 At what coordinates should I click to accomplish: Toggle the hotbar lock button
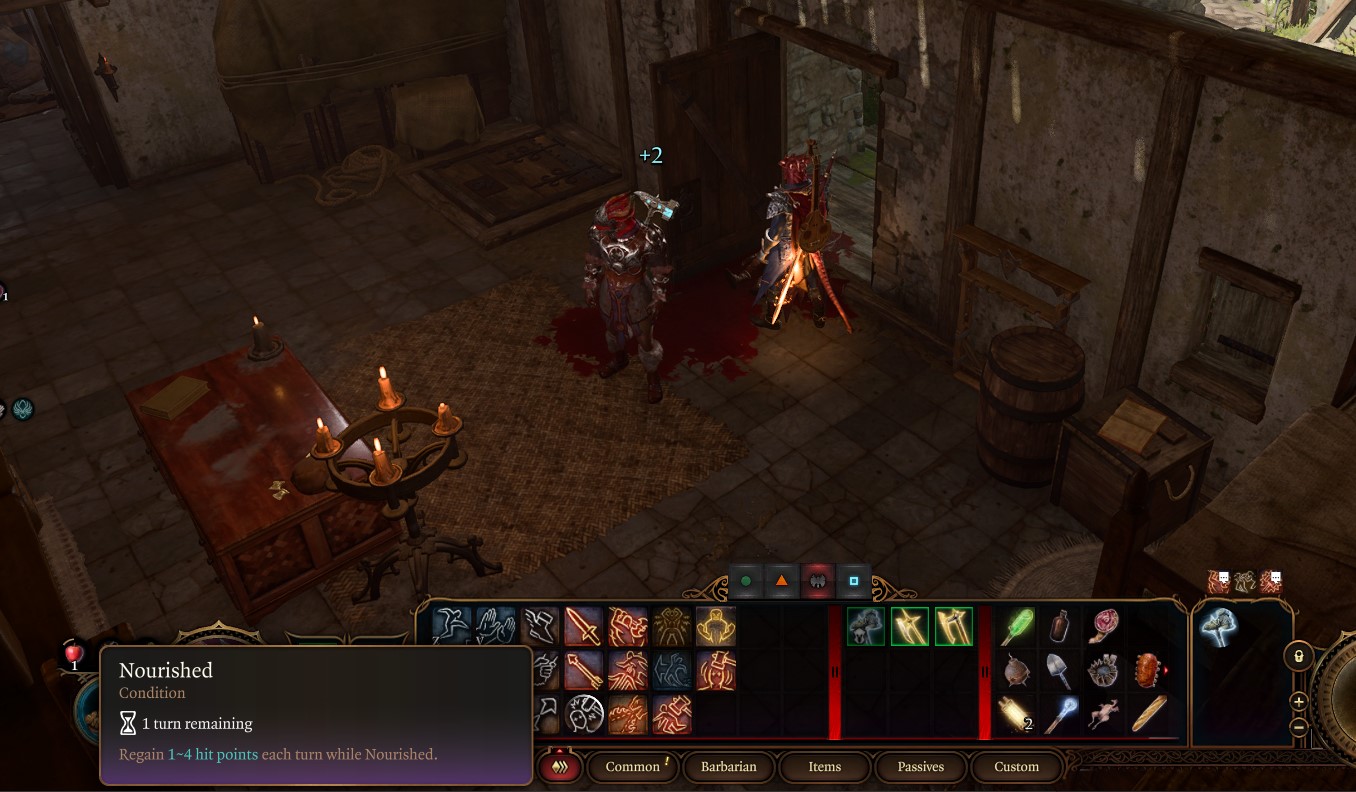pos(1298,656)
